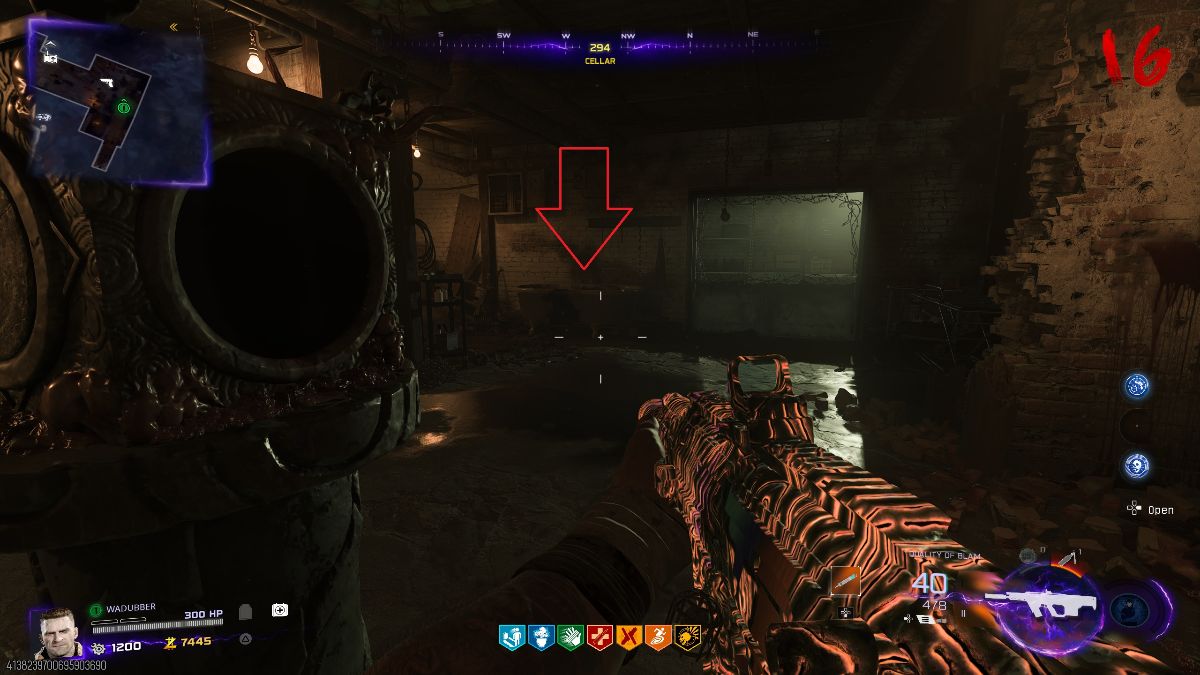Click the black and yellow skull perk icon
This screenshot has width=1200, height=675.
tap(687, 637)
